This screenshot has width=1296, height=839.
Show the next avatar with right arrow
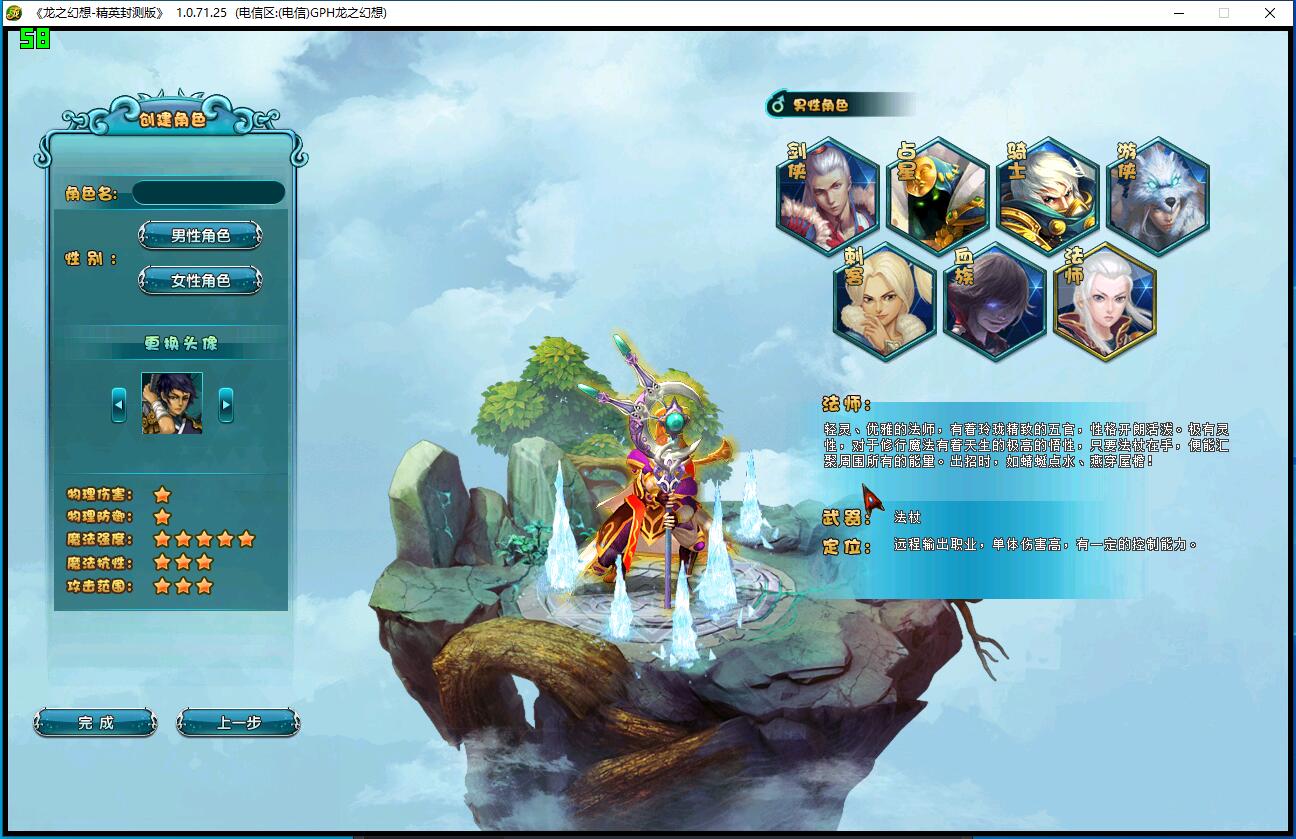click(x=226, y=404)
